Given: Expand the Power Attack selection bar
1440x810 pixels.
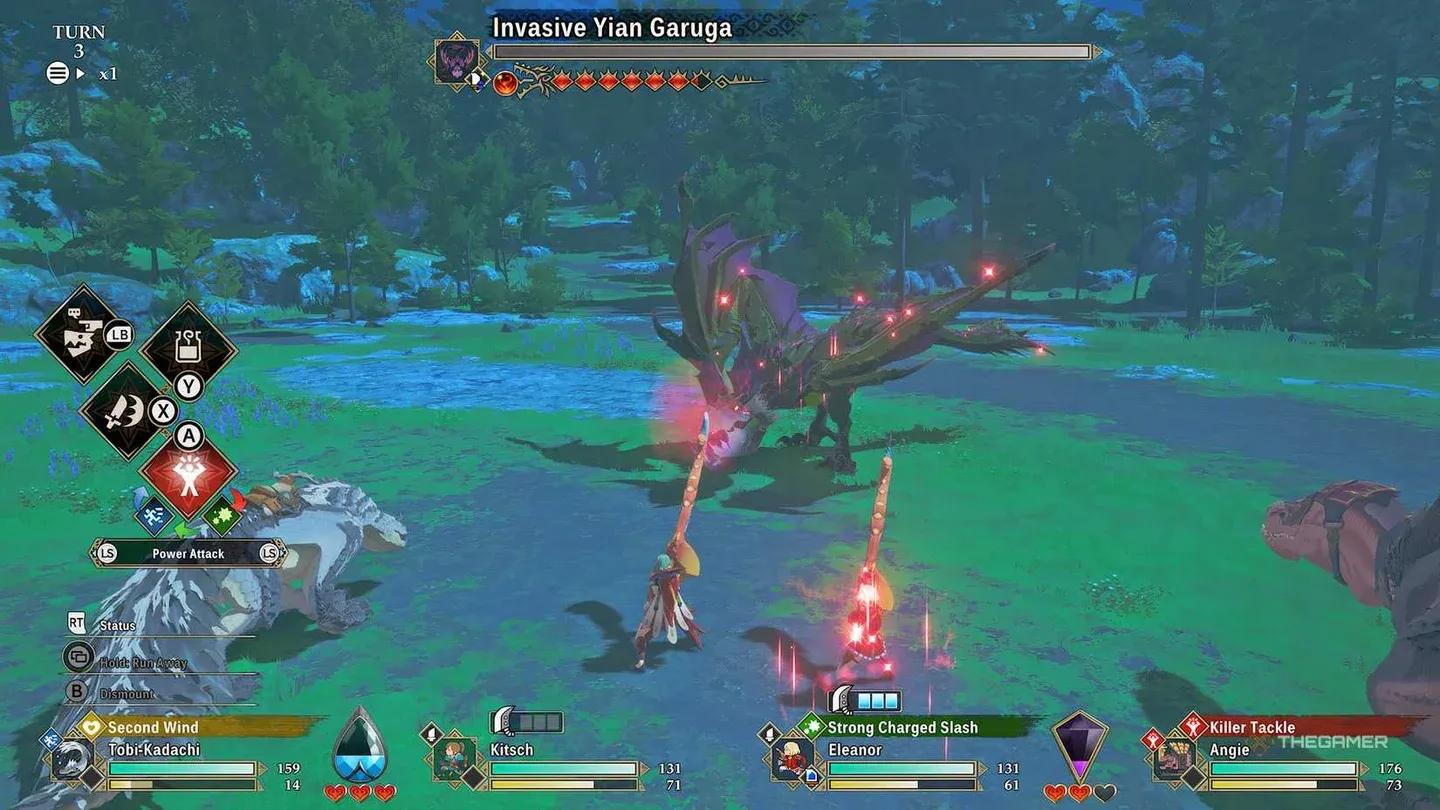Looking at the screenshot, I should 188,553.
